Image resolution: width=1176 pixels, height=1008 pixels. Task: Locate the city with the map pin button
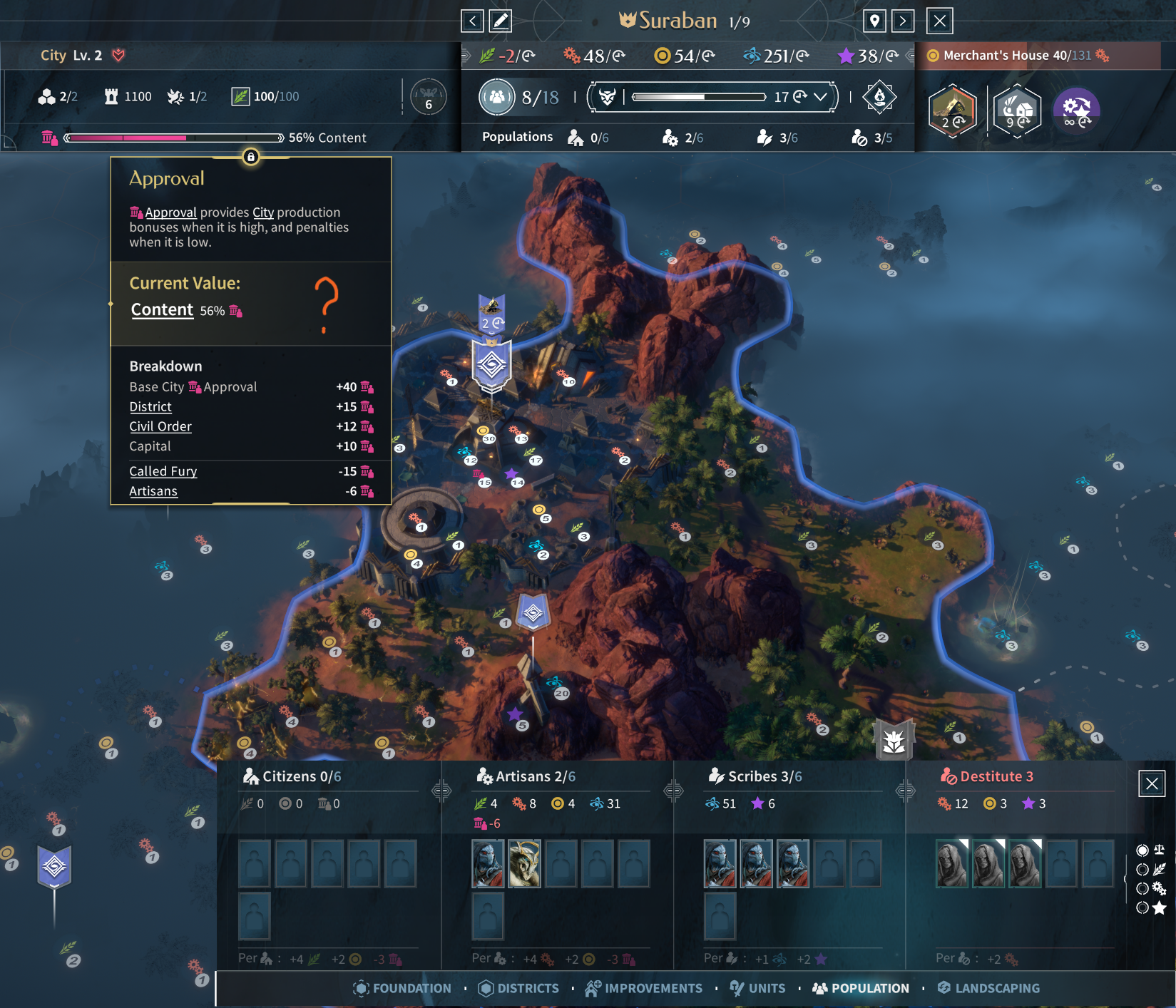874,21
